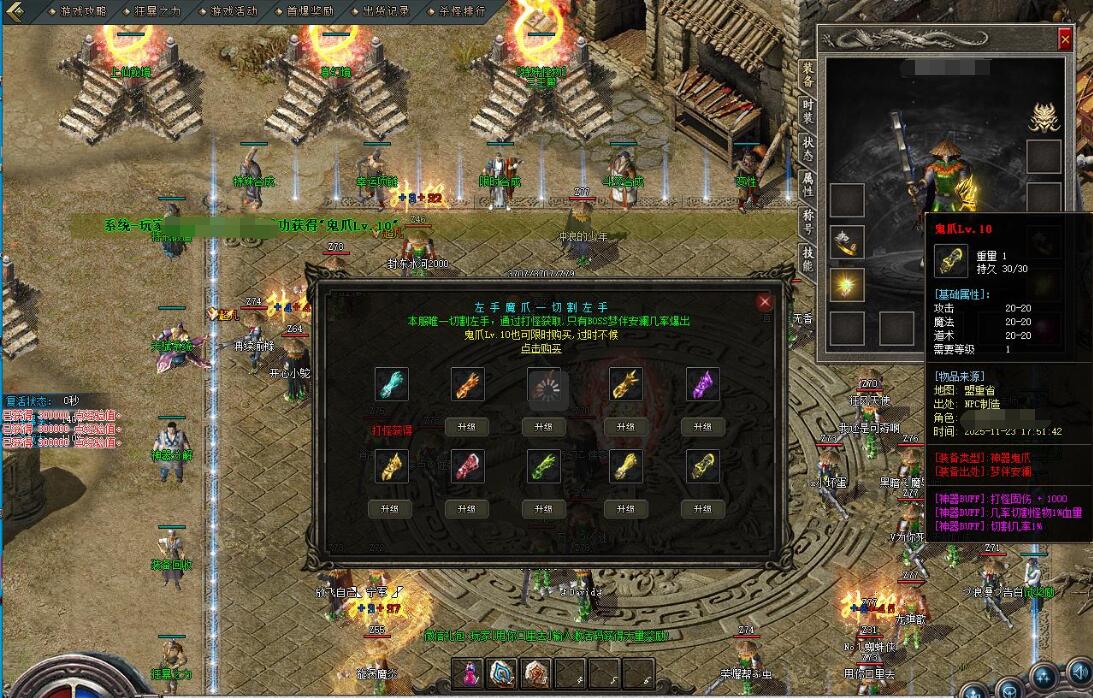The width and height of the screenshot is (1093, 698).
Task: Upgrade the purple claw
Action: 702,426
